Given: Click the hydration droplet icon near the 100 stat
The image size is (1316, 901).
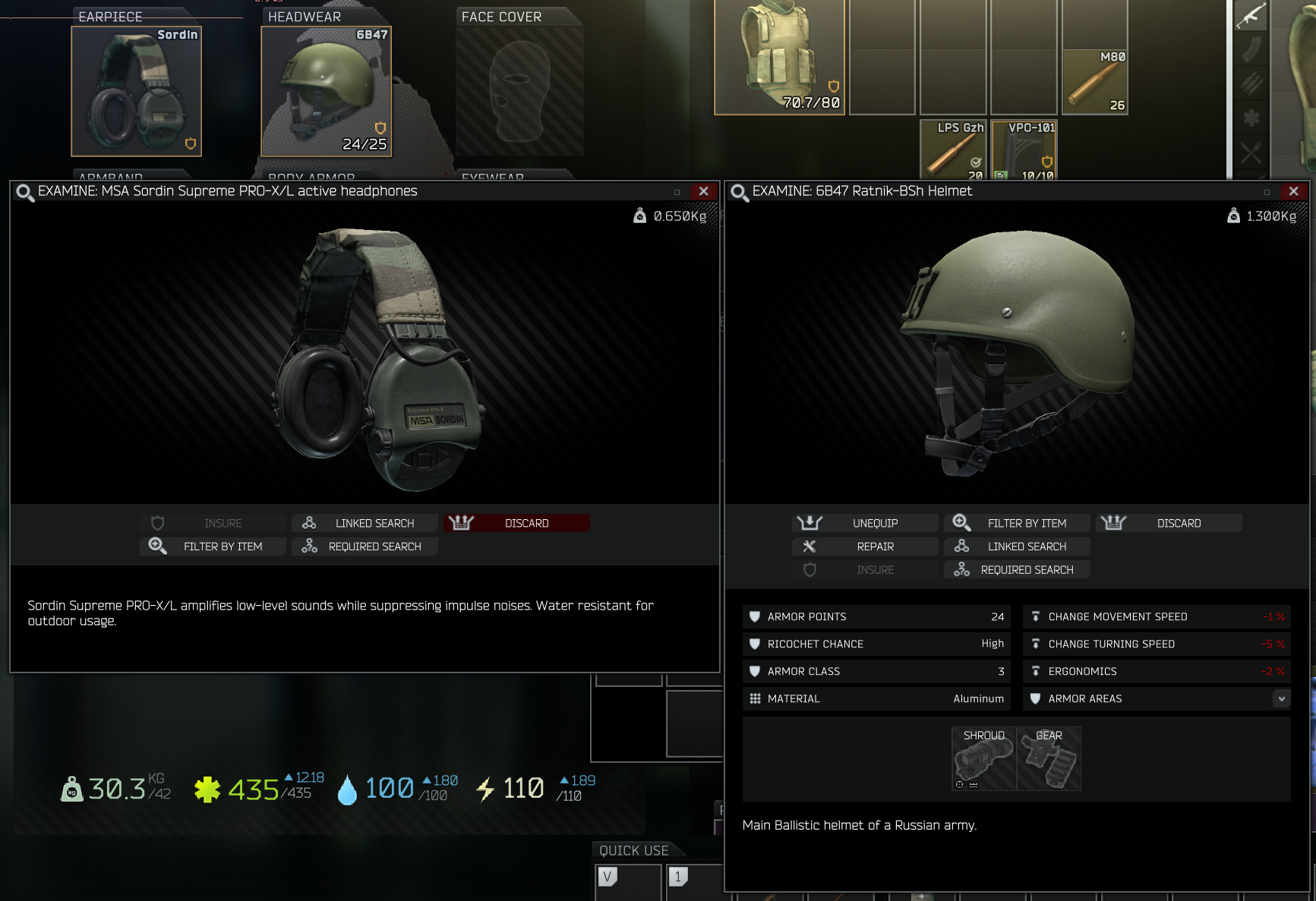Looking at the screenshot, I should click(x=349, y=788).
